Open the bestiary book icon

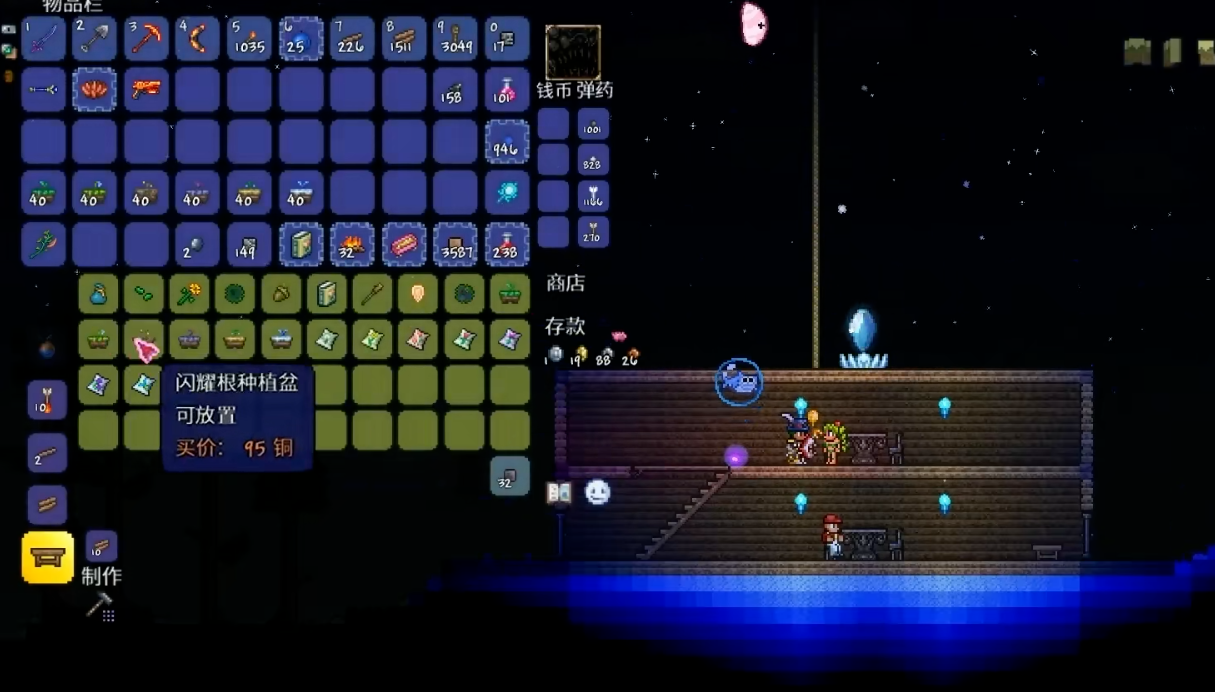[x=559, y=492]
